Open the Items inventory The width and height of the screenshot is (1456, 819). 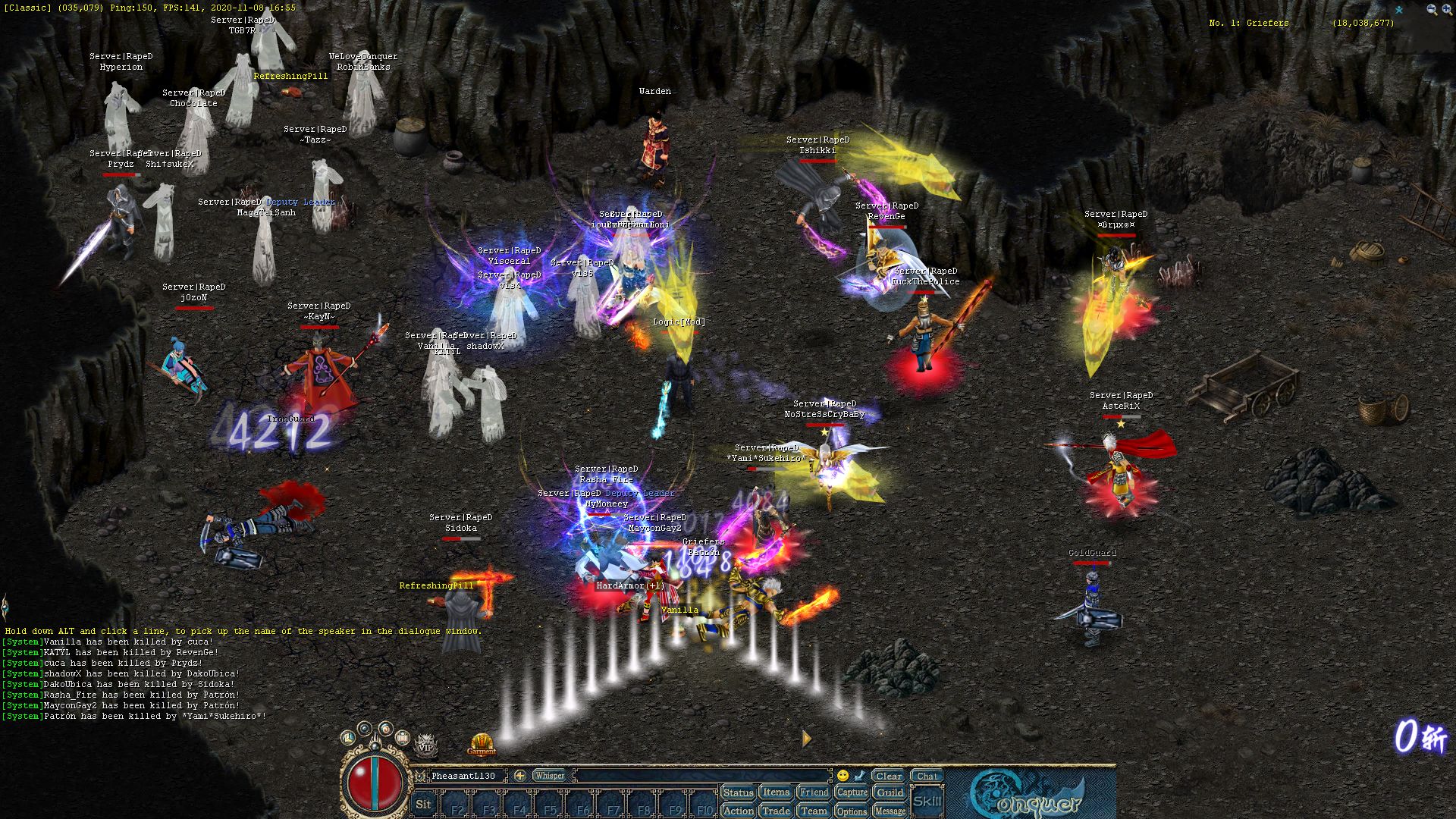tap(776, 792)
